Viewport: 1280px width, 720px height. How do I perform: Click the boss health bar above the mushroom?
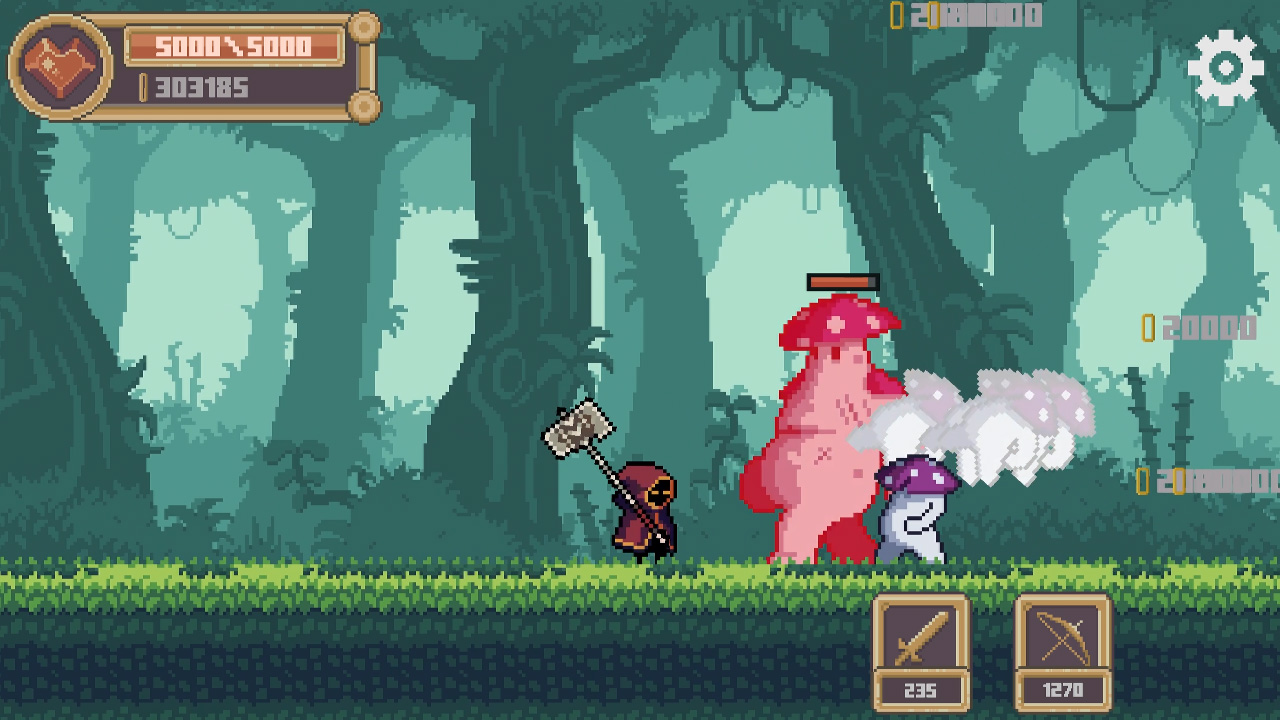tap(845, 283)
